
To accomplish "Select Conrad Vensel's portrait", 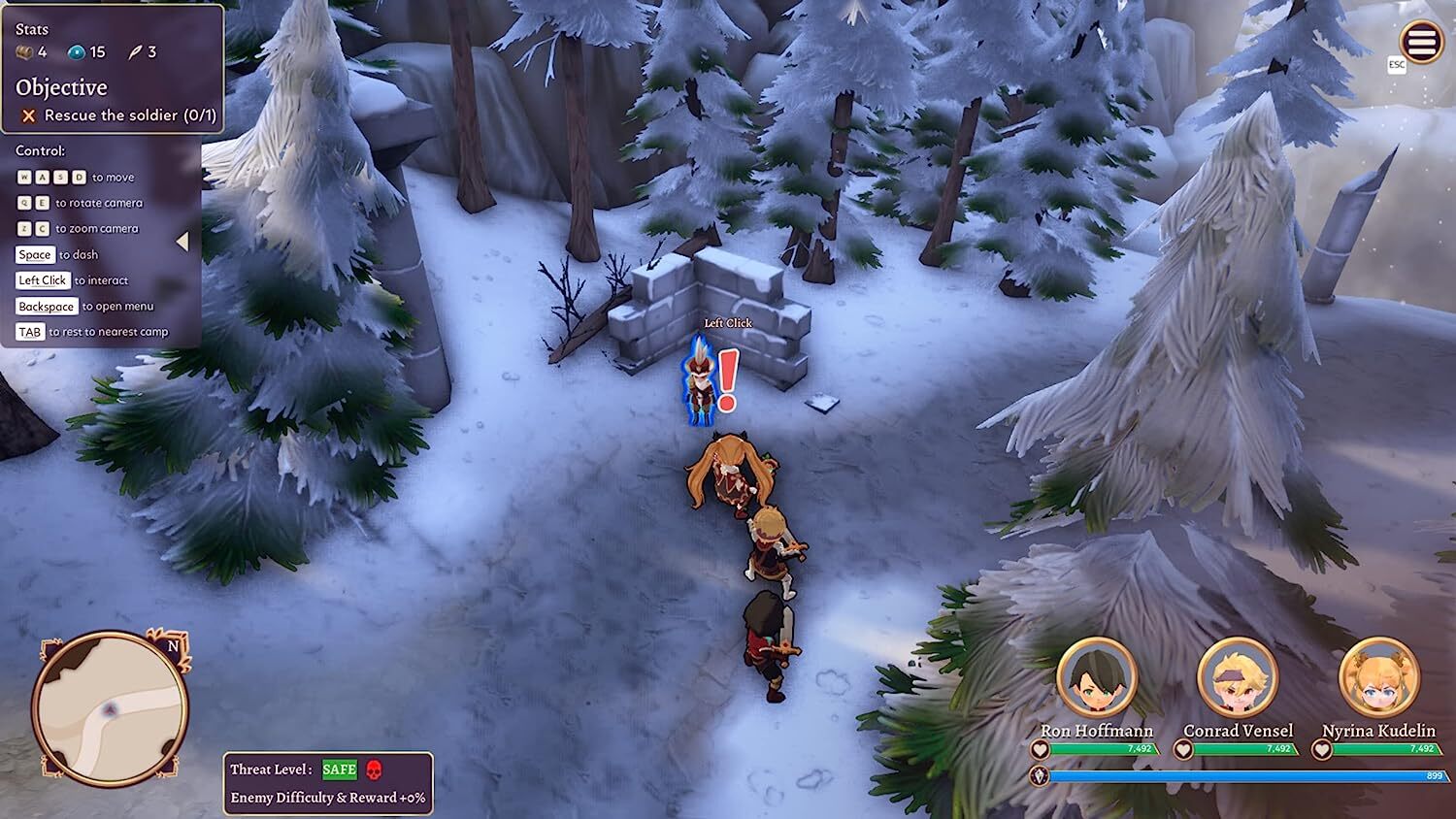I will [x=1238, y=677].
